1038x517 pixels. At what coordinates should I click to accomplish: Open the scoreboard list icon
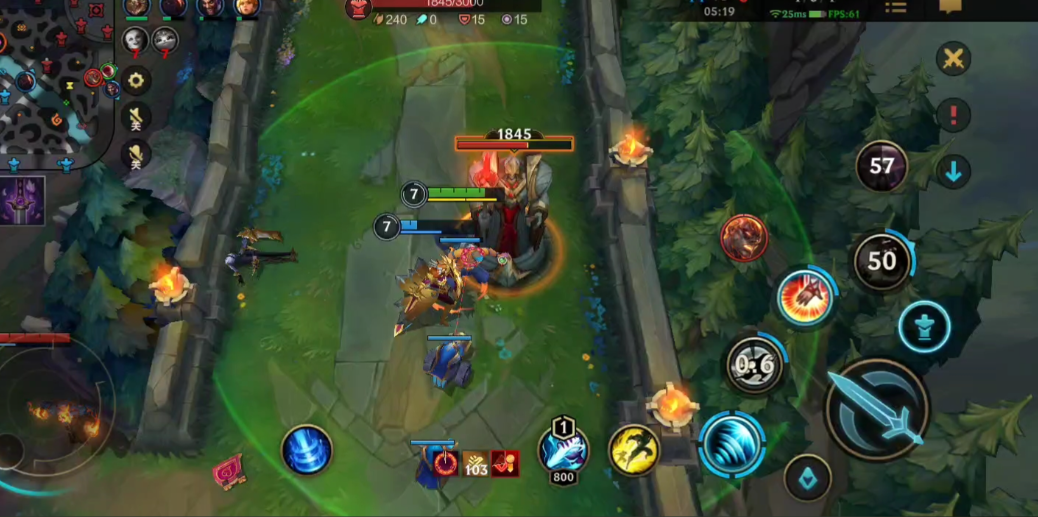[895, 8]
